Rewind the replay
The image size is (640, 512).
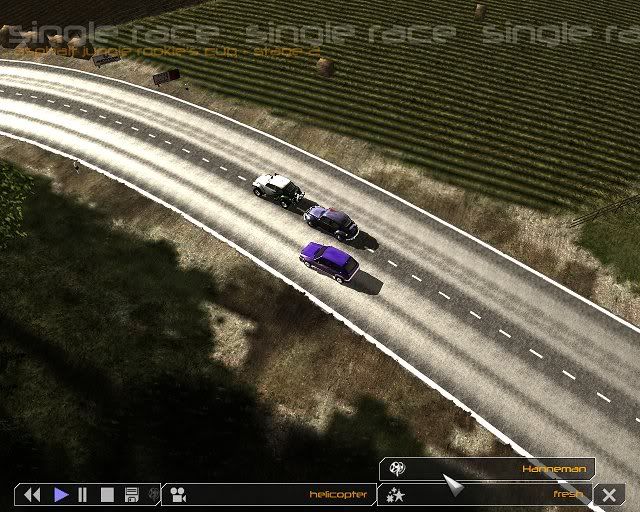click(x=32, y=494)
